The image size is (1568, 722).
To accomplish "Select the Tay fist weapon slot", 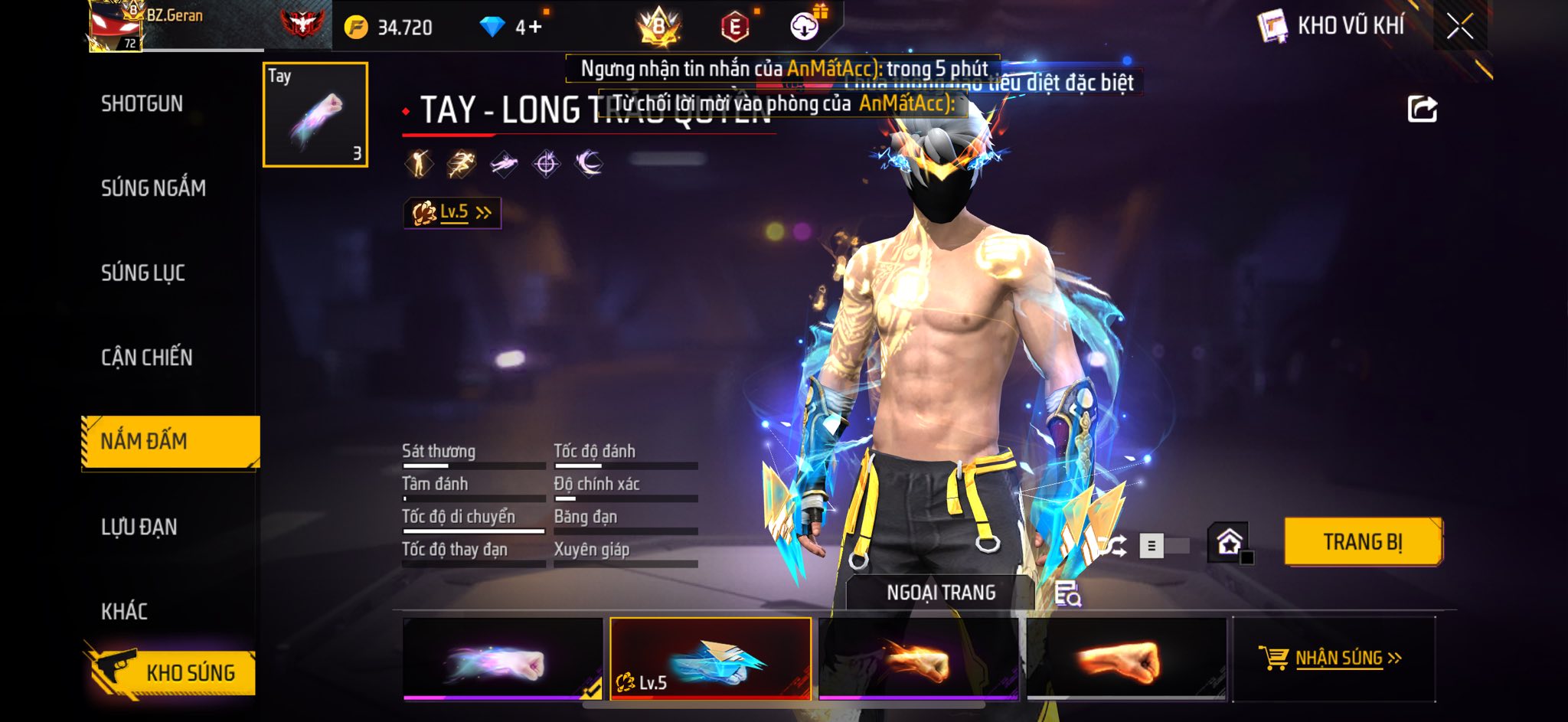I will [x=315, y=115].
